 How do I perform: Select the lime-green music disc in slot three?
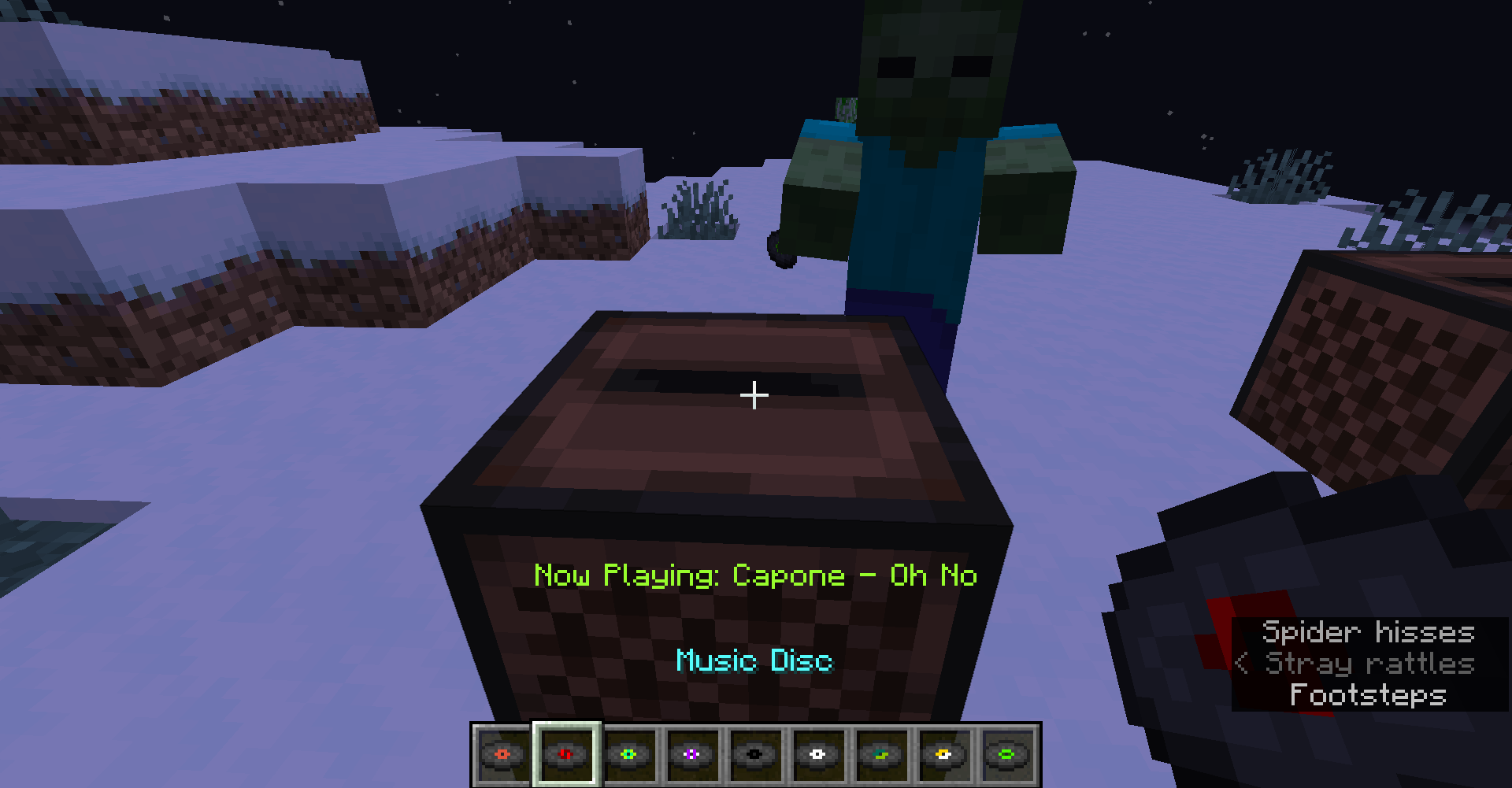(x=629, y=753)
